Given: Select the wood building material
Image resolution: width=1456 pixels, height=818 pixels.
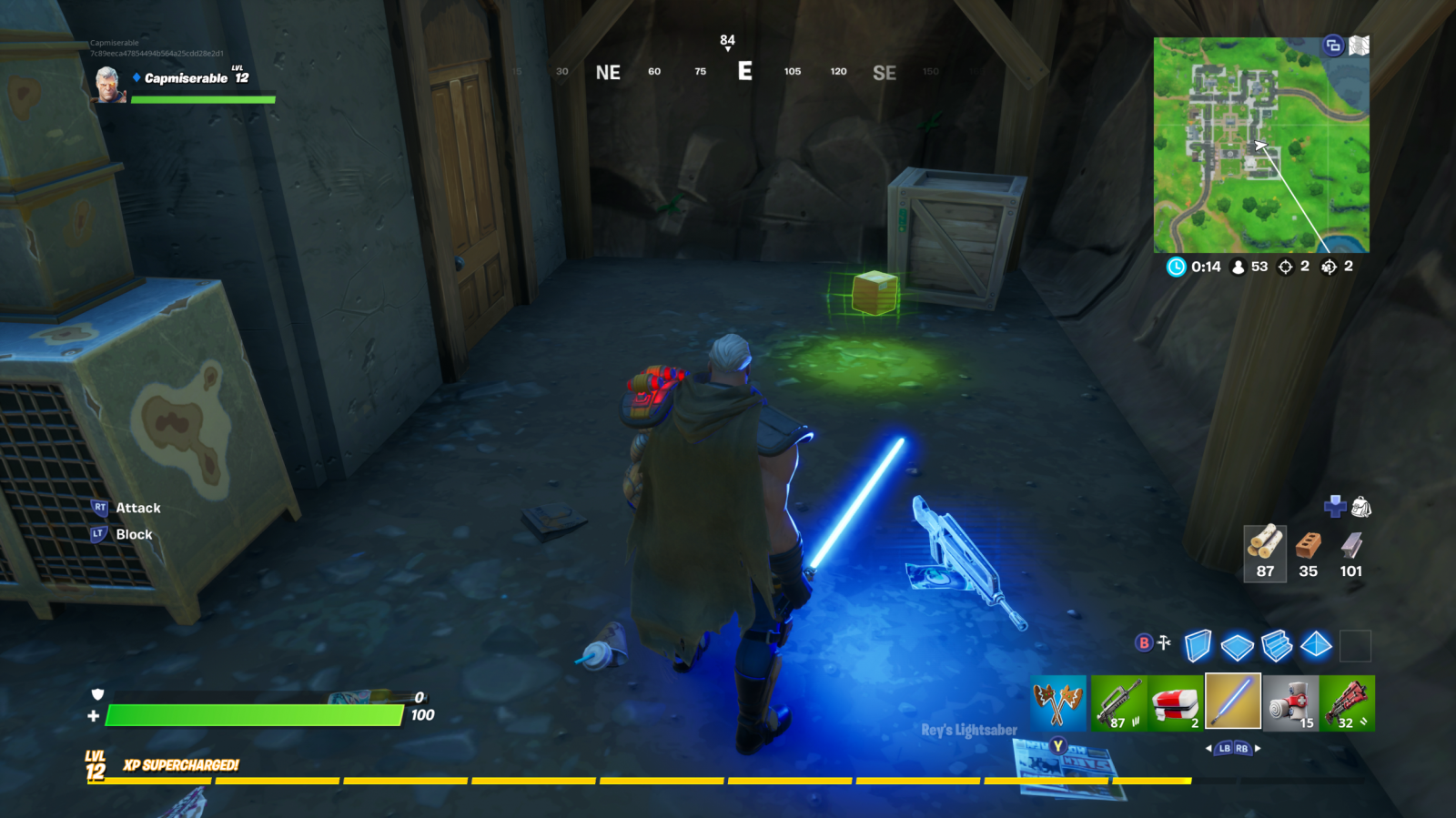Looking at the screenshot, I should click(1265, 551).
